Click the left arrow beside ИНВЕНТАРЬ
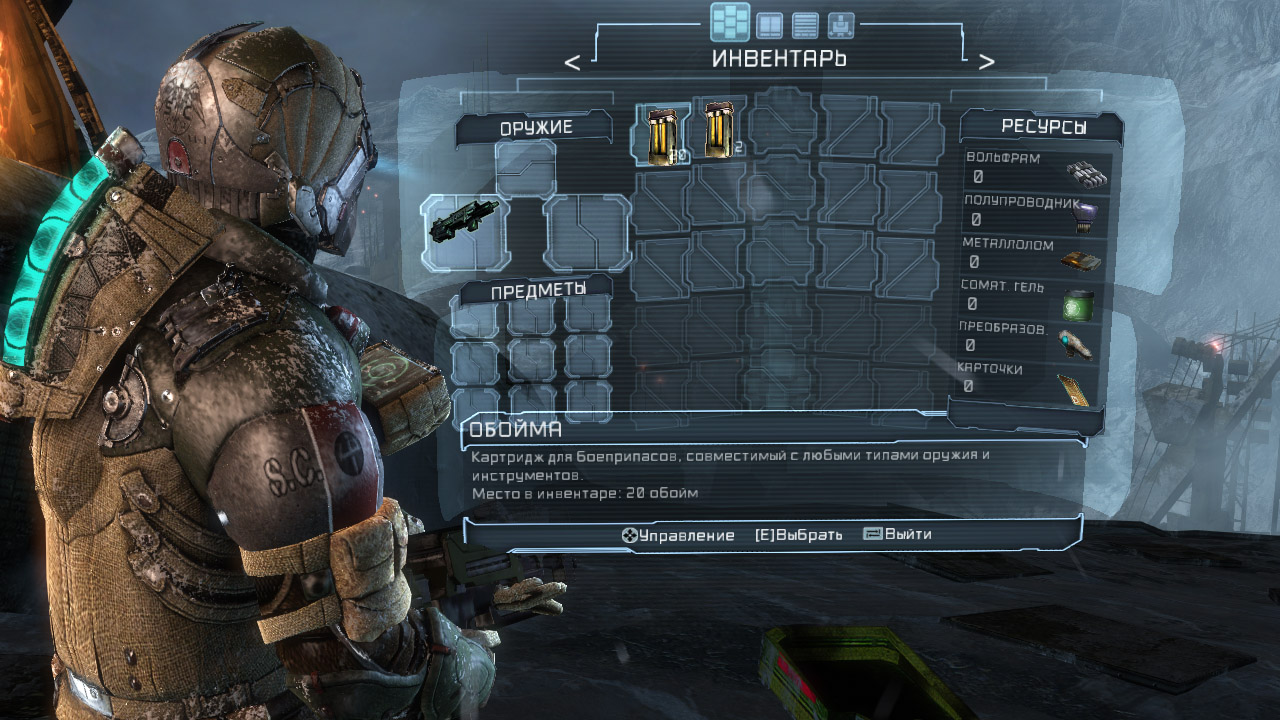 [572, 62]
